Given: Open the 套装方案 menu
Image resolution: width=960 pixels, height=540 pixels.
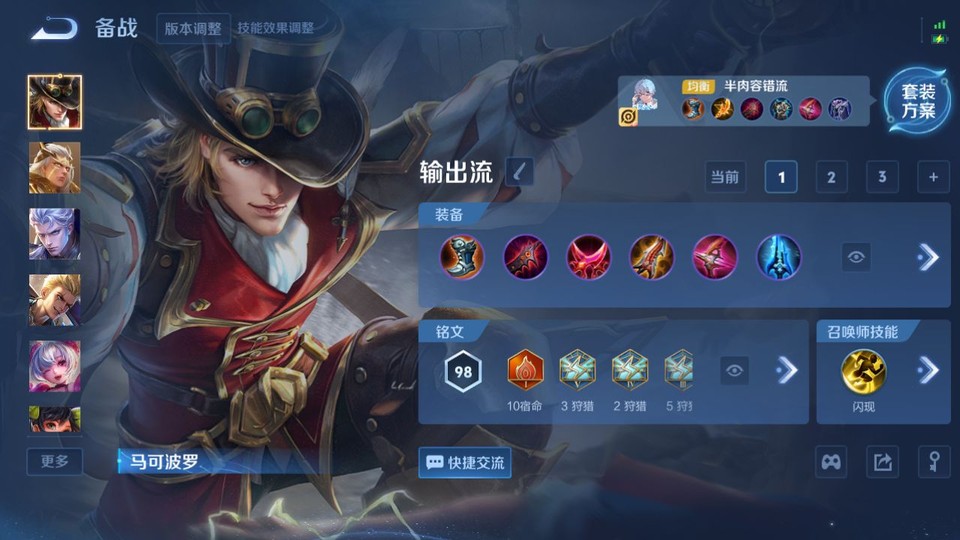Looking at the screenshot, I should (x=917, y=102).
